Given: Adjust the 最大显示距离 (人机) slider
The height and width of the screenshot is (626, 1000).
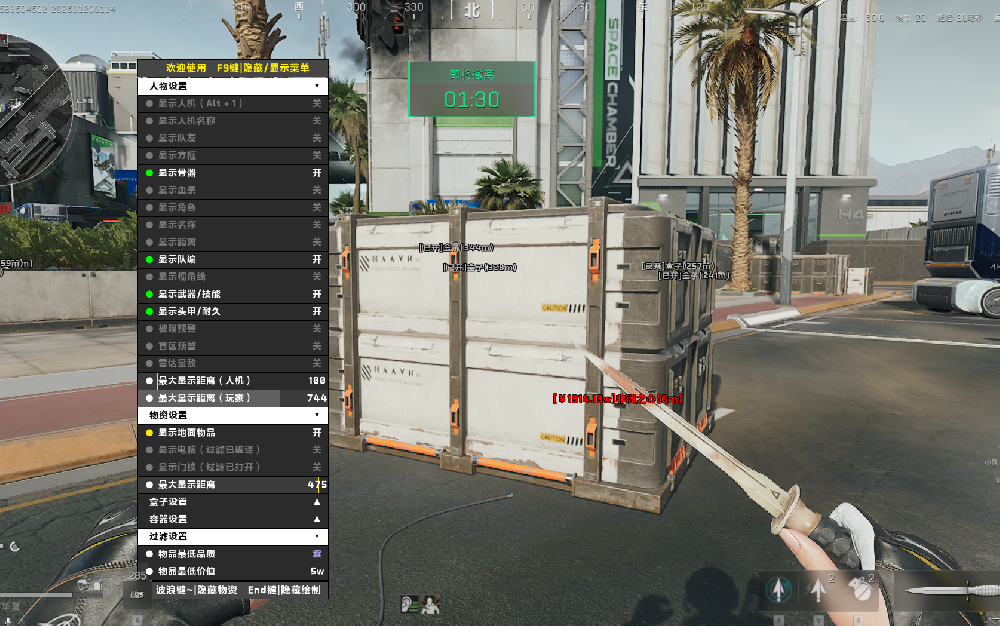Looking at the screenshot, I should coord(232,380).
